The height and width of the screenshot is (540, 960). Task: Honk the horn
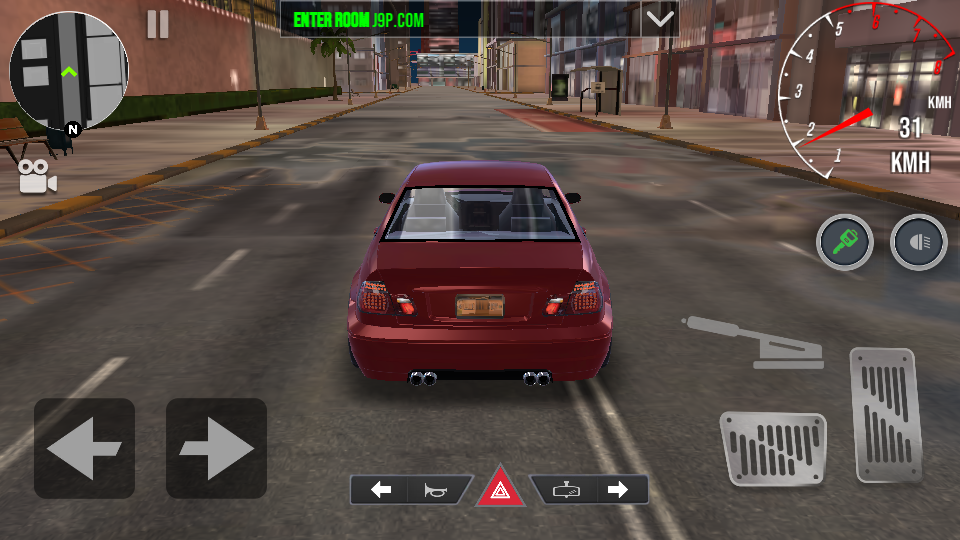(x=435, y=490)
